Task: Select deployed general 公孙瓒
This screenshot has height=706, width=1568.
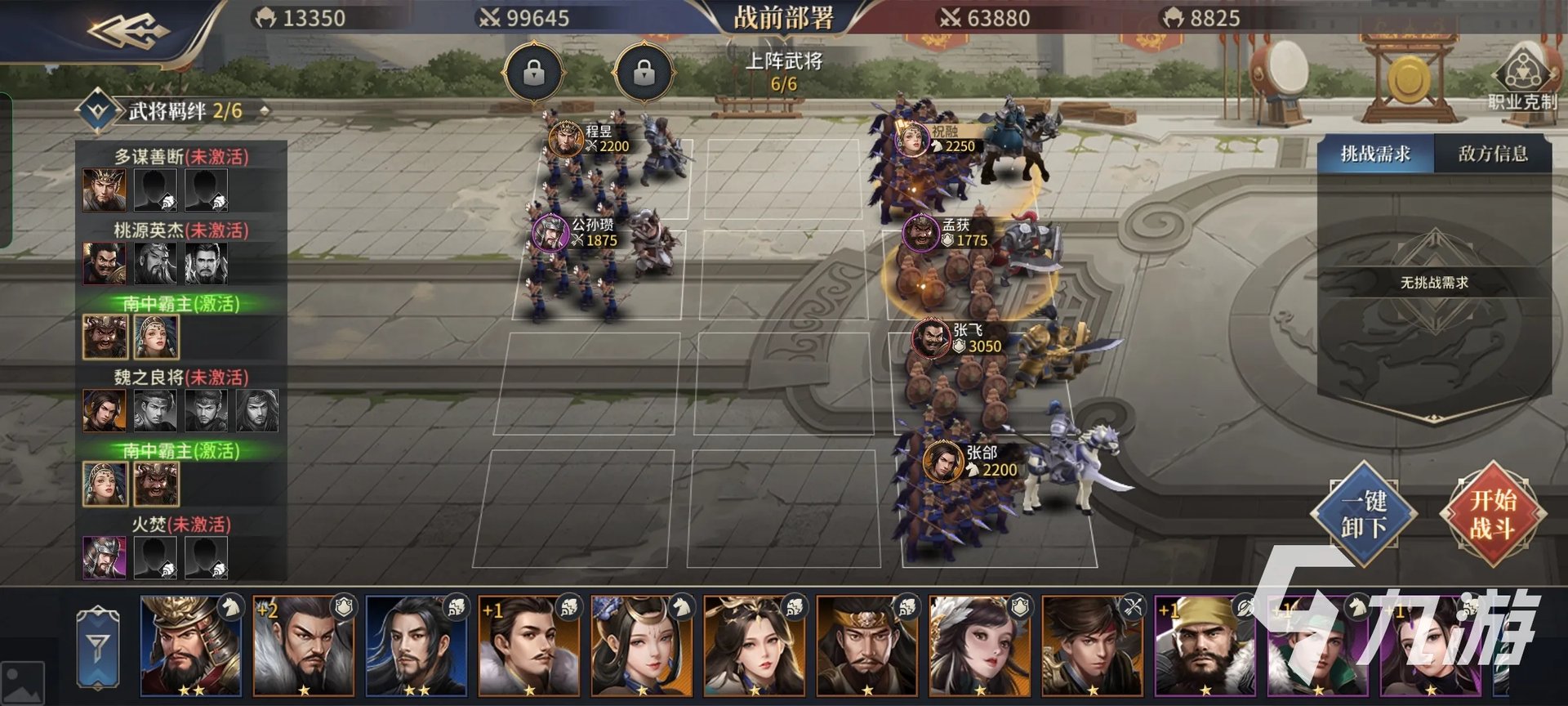Action: pos(550,232)
